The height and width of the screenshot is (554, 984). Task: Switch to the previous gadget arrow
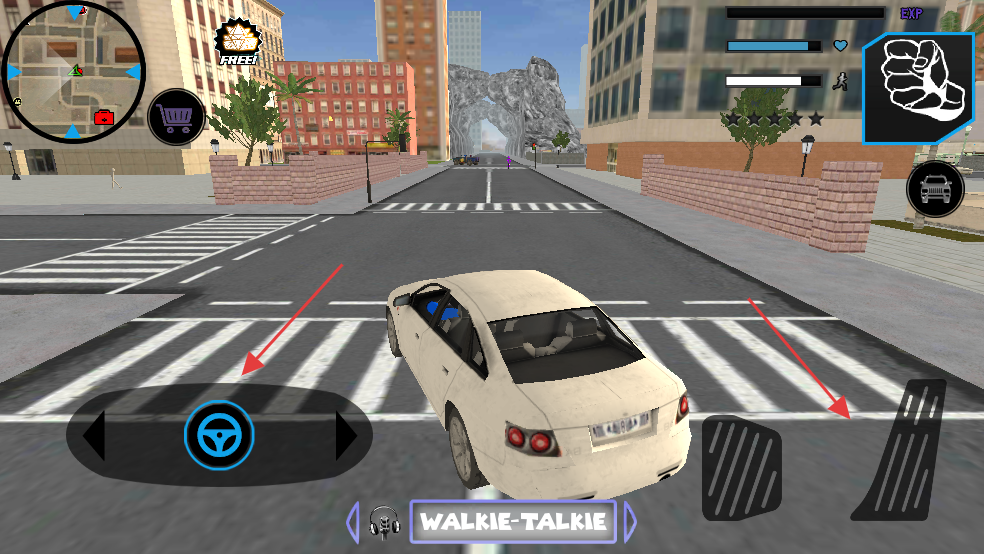tap(352, 521)
